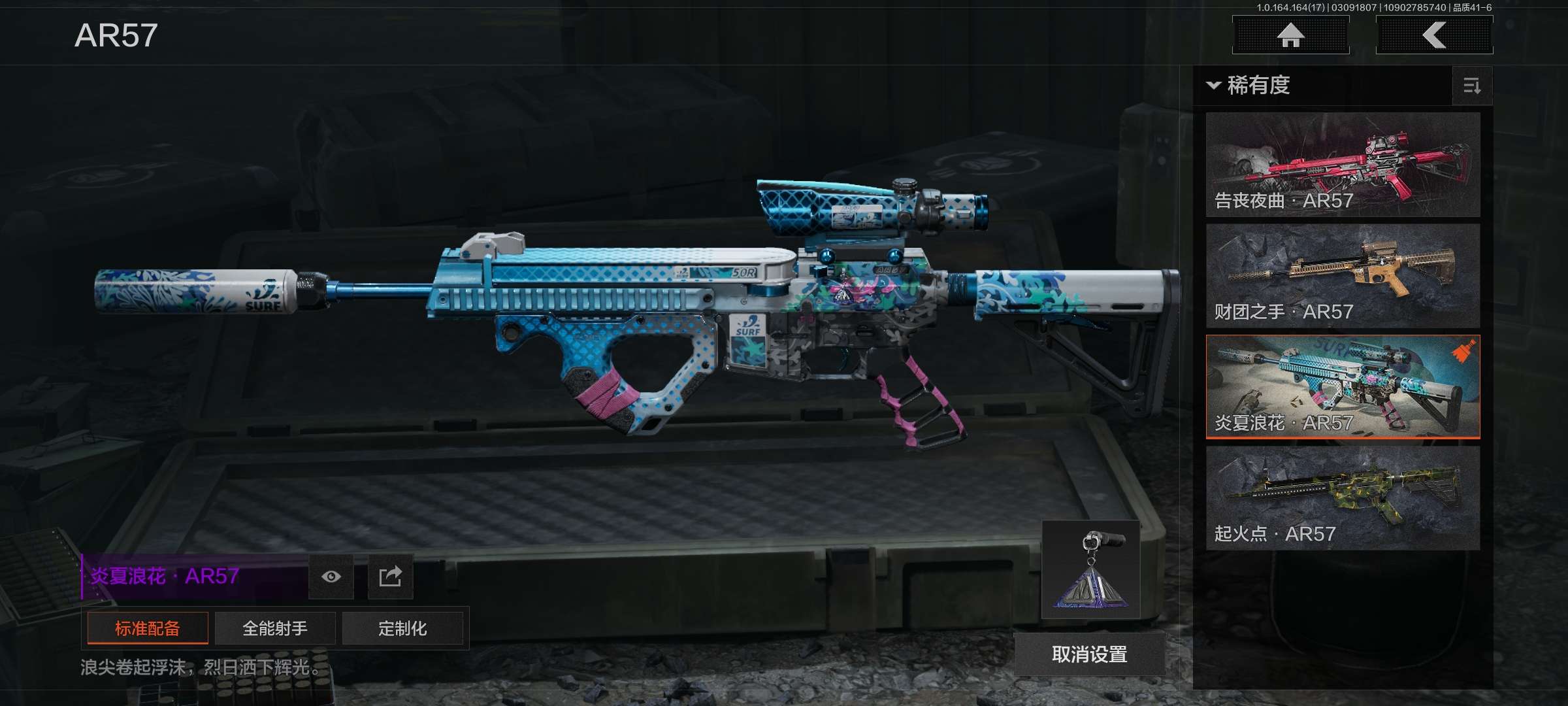Click the back arrow button
Screen dimensions: 1568x706
tap(1434, 35)
